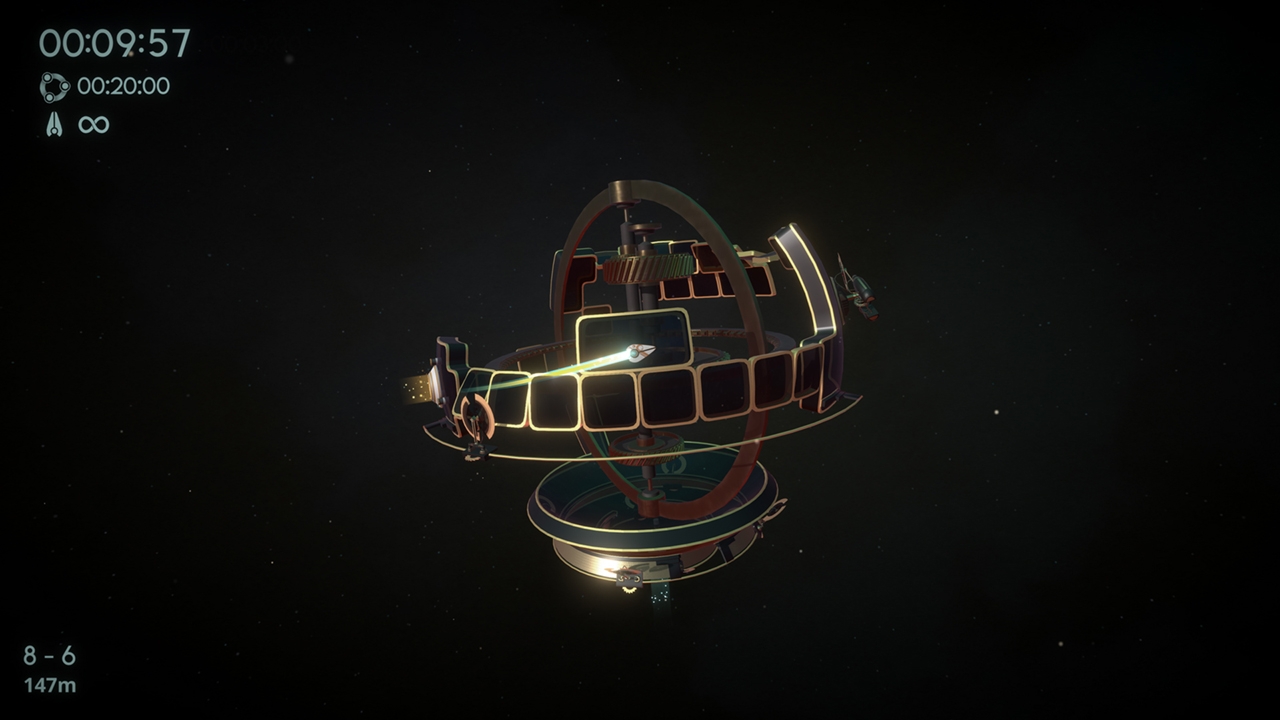This screenshot has height=720, width=1280.
Task: Select the rocket ammo icon
Action: click(x=56, y=125)
